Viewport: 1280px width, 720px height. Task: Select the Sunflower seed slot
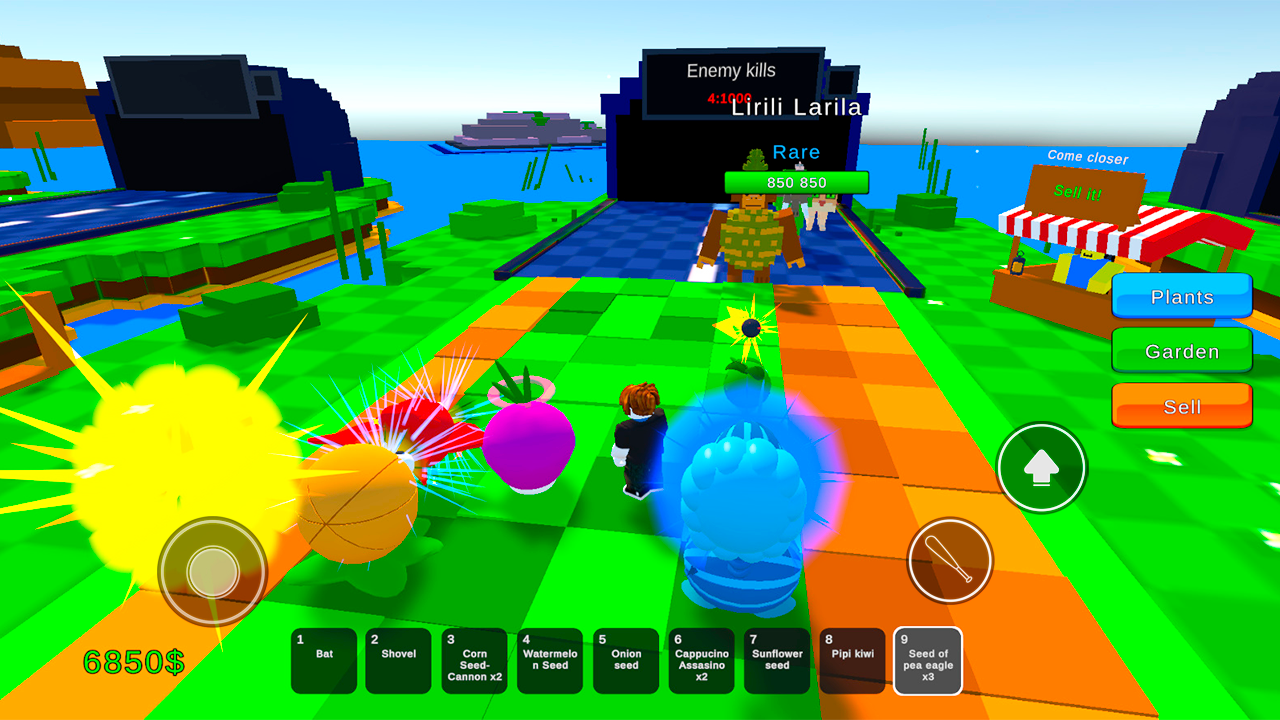(776, 661)
